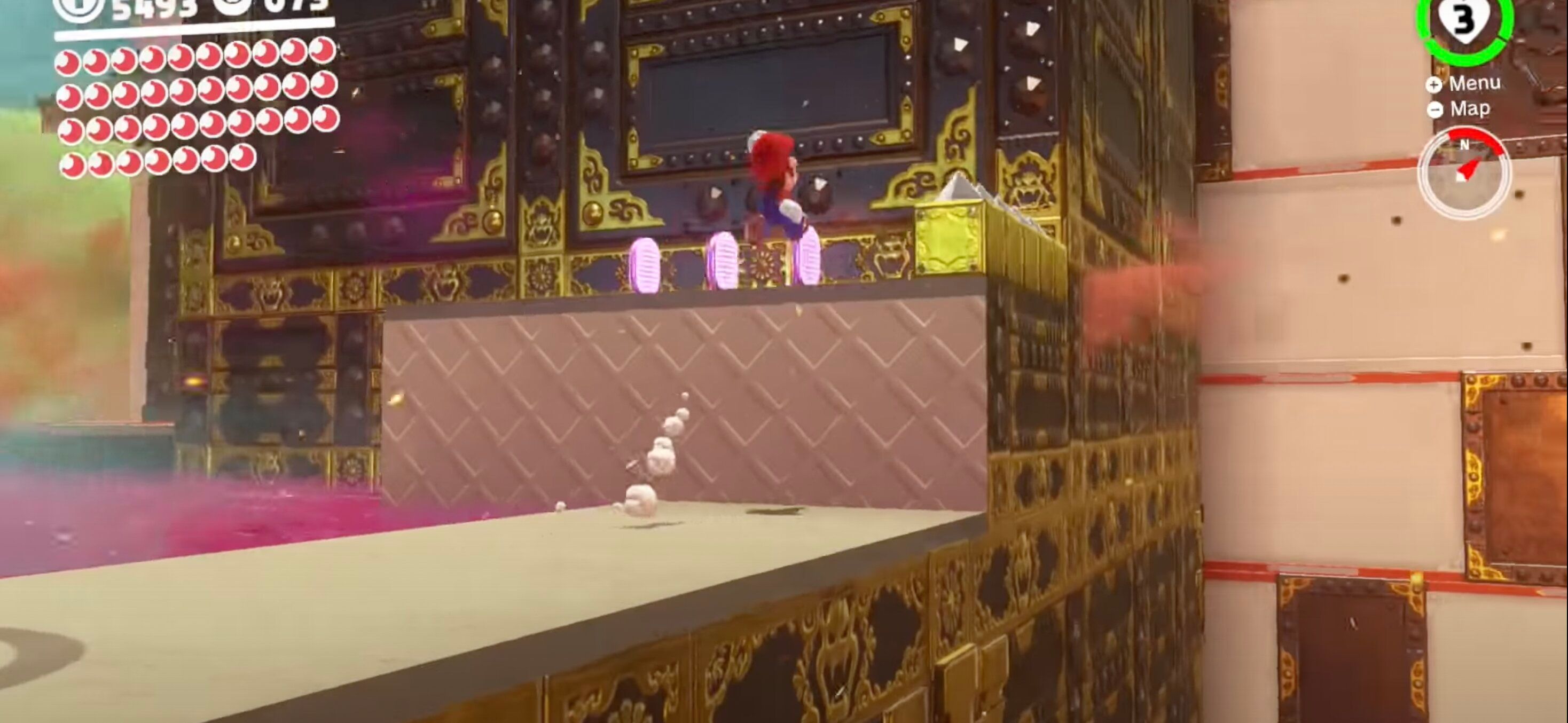1568x723 pixels.
Task: Select the Map label text
Action: click(x=1471, y=108)
